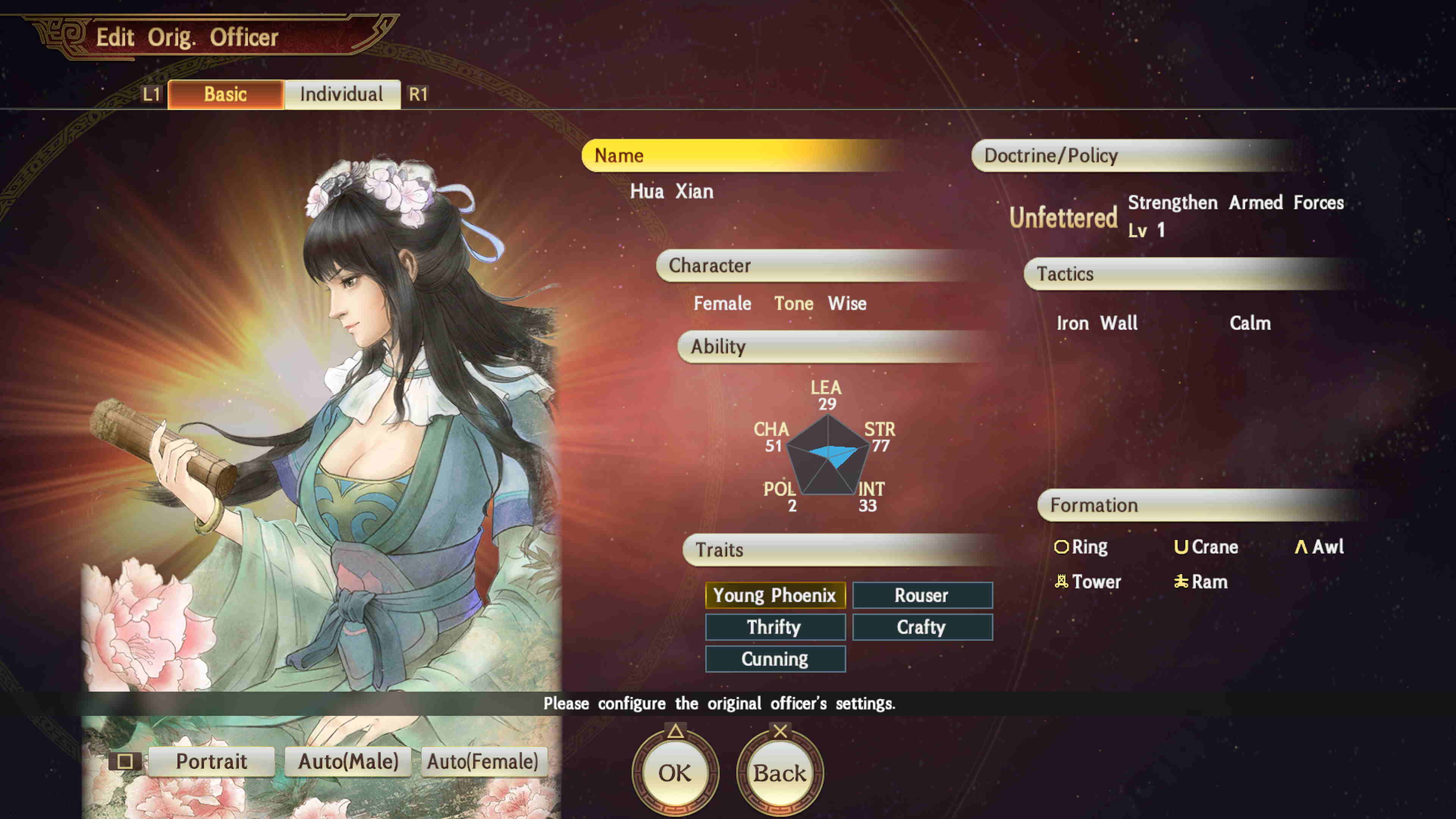The width and height of the screenshot is (1456, 819).
Task: Switch to the Individual tab
Action: 342,94
